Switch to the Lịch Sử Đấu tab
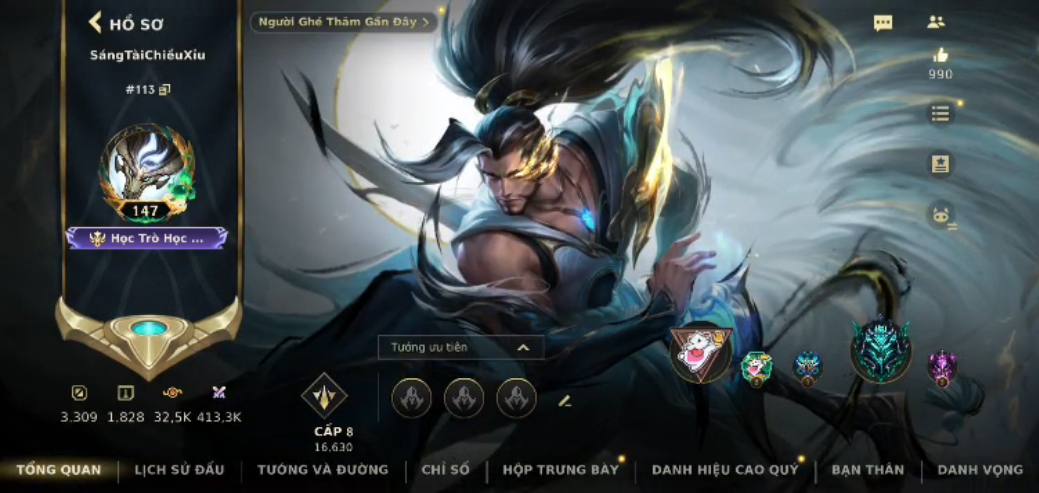Viewport: 1039px width, 493px height. [x=179, y=470]
